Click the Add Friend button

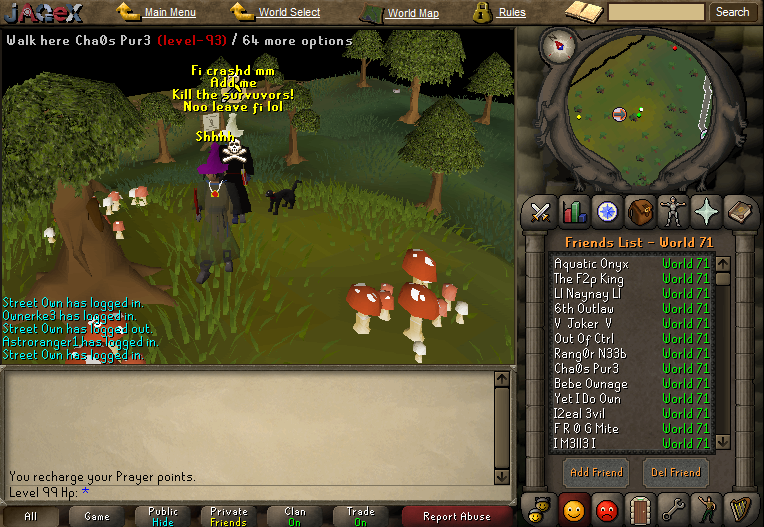coord(595,472)
